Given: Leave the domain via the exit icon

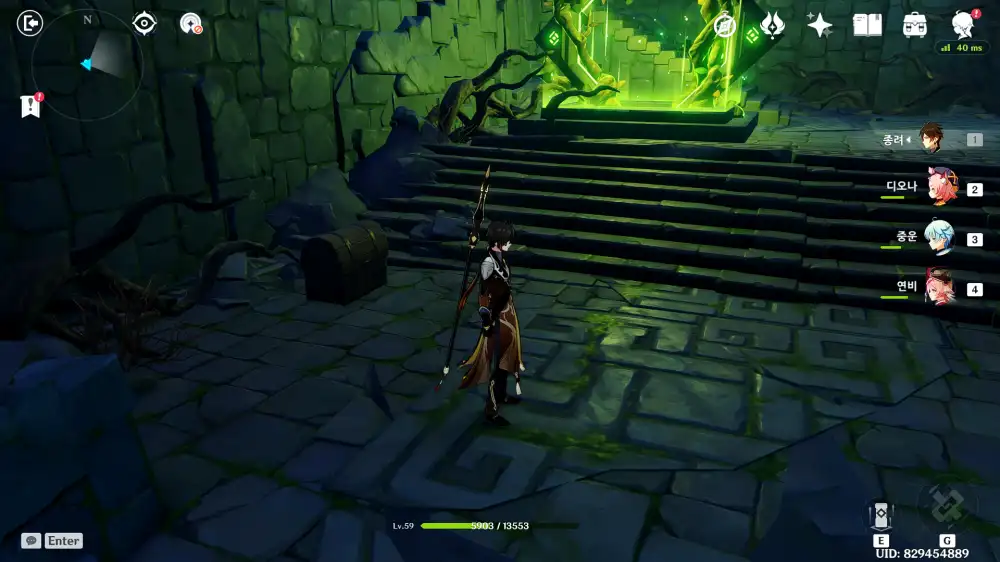Looking at the screenshot, I should (x=31, y=23).
